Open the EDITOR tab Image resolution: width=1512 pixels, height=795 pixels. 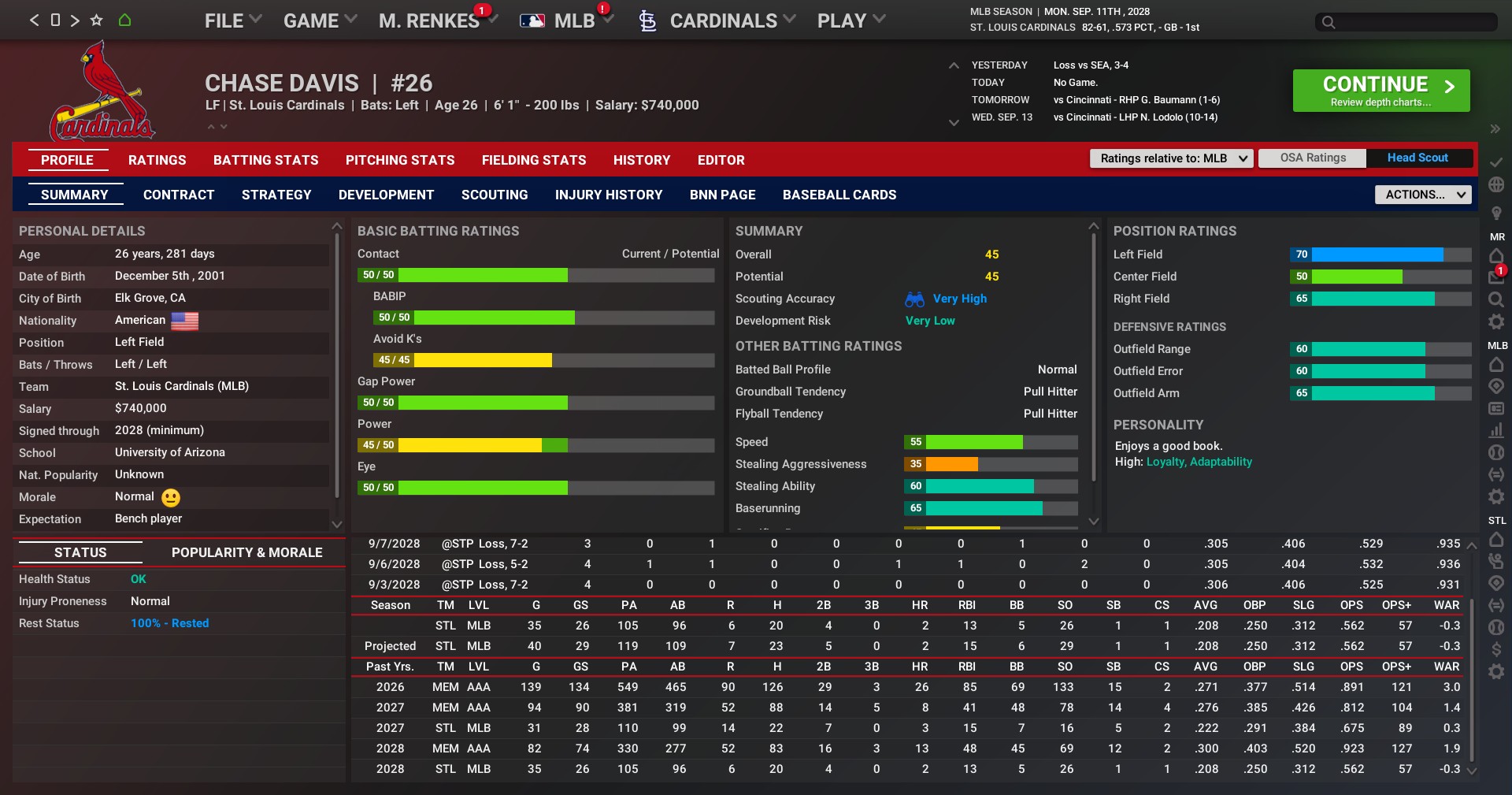[721, 160]
